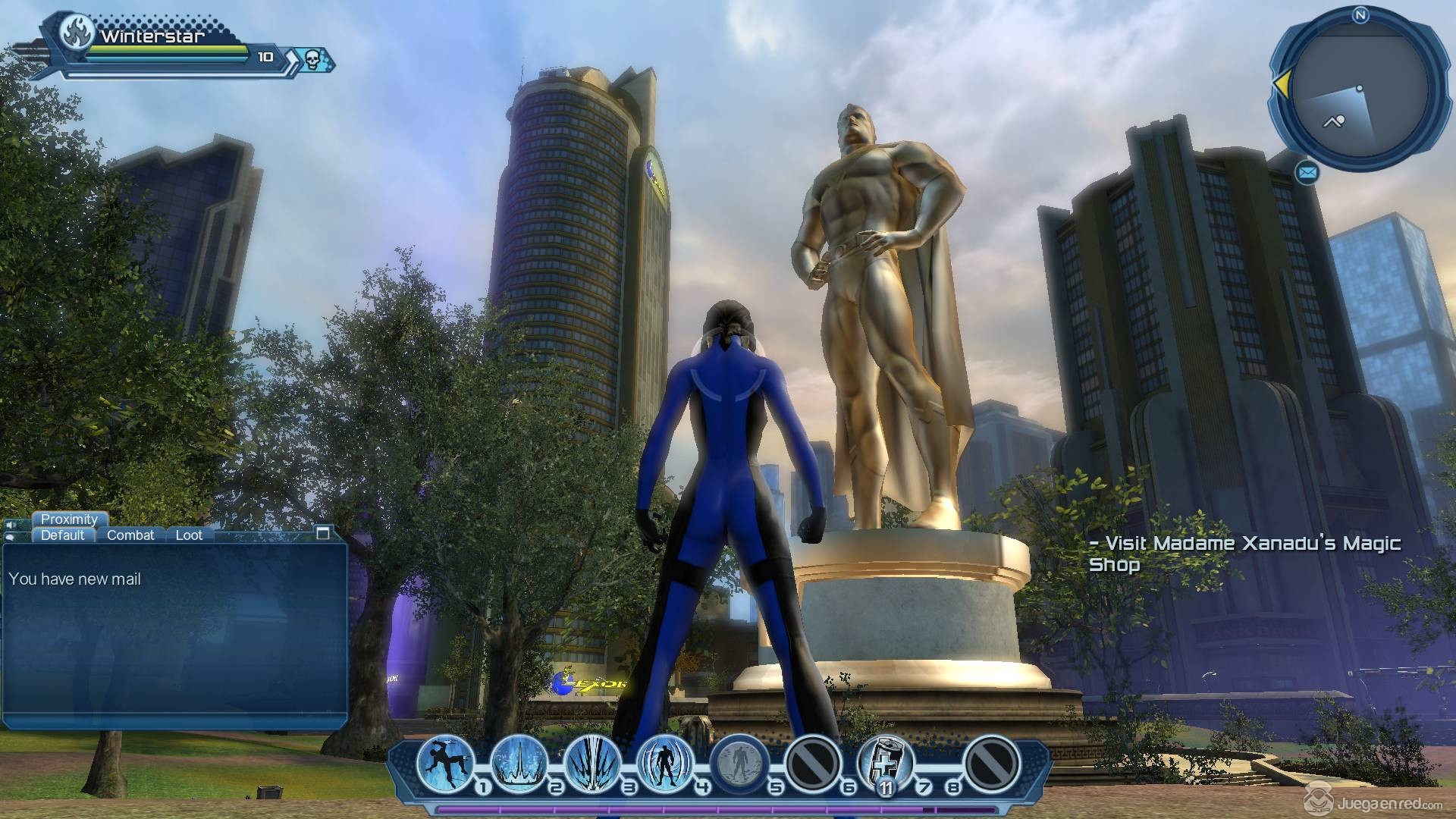
Task: Select the Madame Xanadu's Magic Shop objective
Action: pyautogui.click(x=1244, y=554)
